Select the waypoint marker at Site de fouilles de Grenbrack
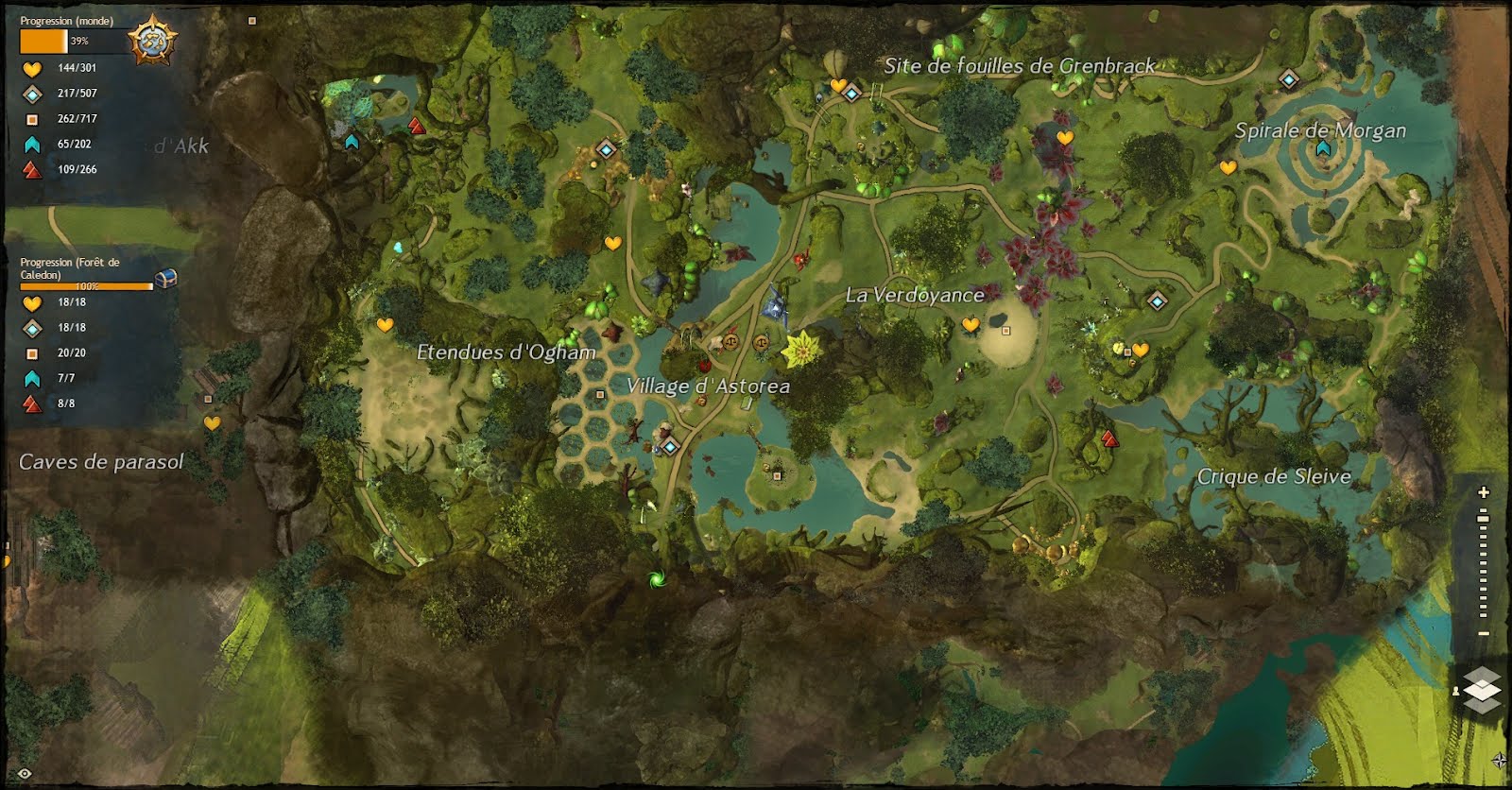 click(x=850, y=94)
